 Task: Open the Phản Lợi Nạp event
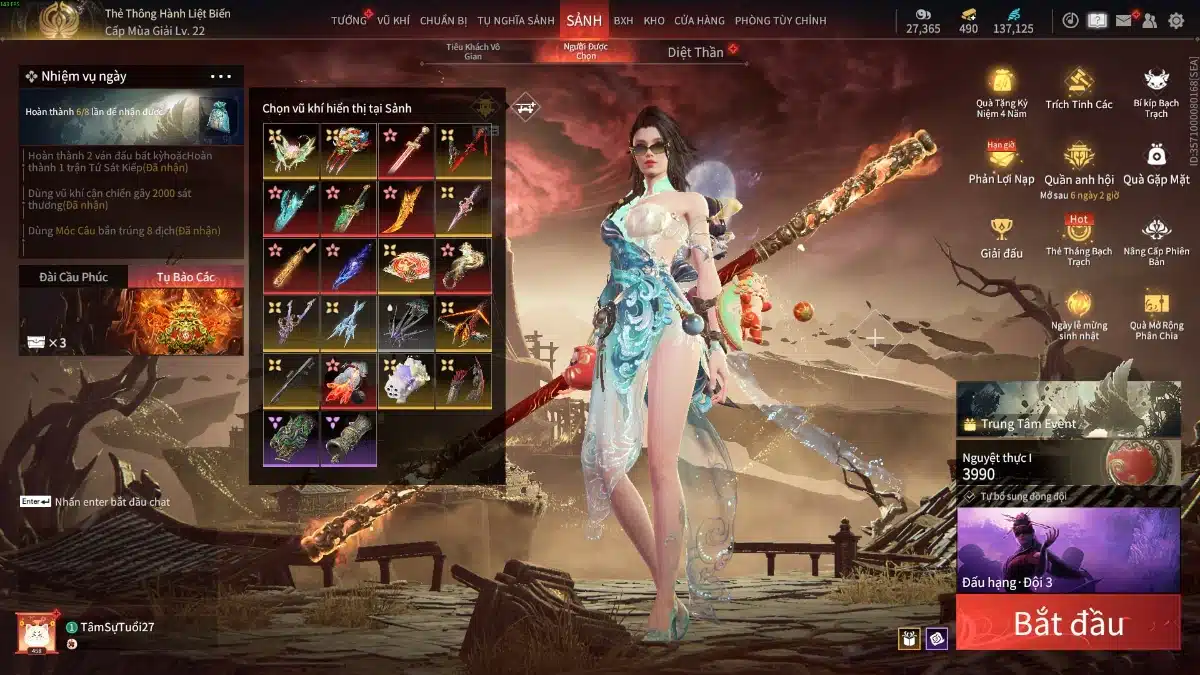(x=1001, y=162)
